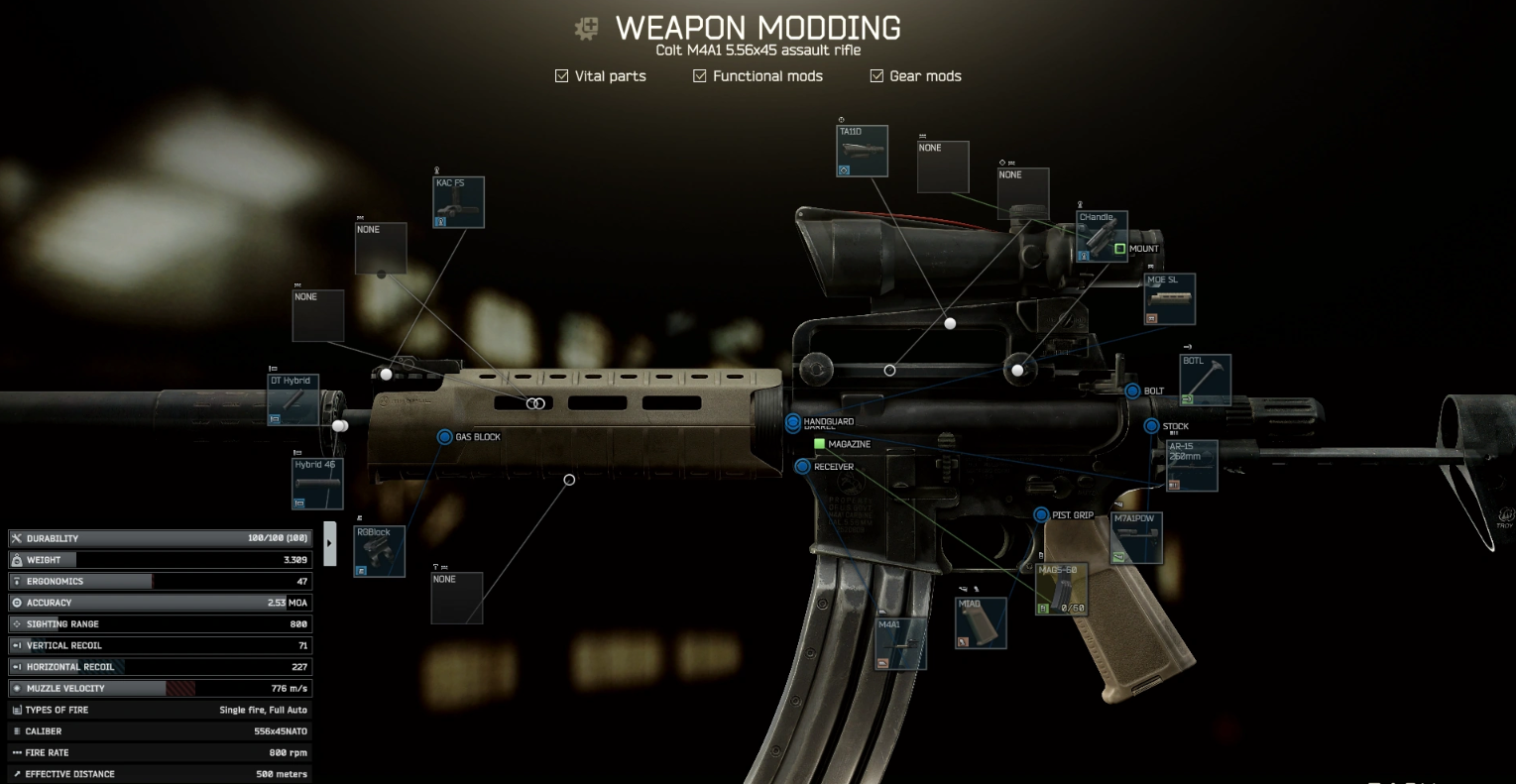1516x784 pixels.
Task: Select the Hybrid 46 suppressor slot
Action: click(x=317, y=484)
